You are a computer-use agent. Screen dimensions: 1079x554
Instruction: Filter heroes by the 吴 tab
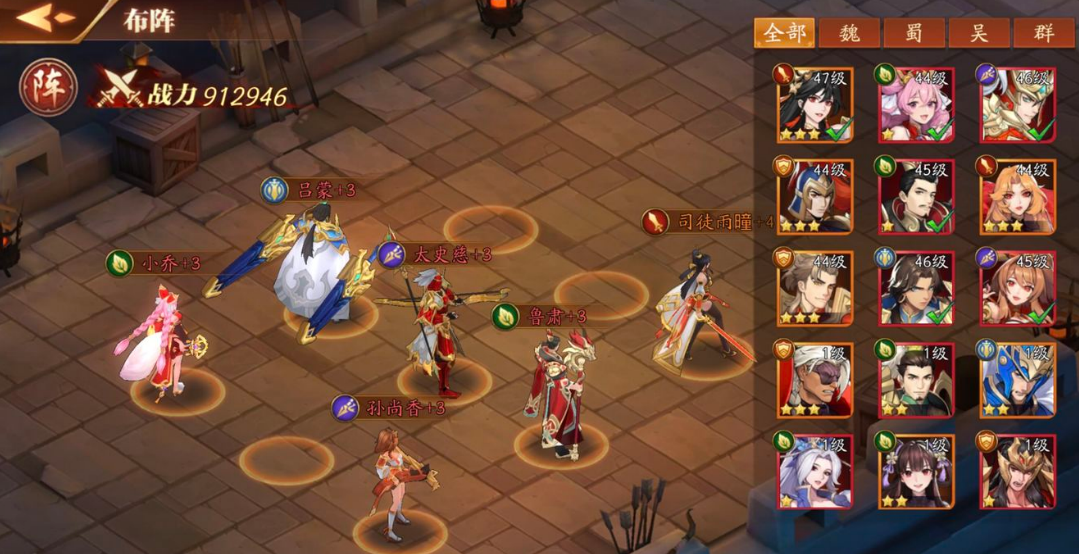(978, 32)
